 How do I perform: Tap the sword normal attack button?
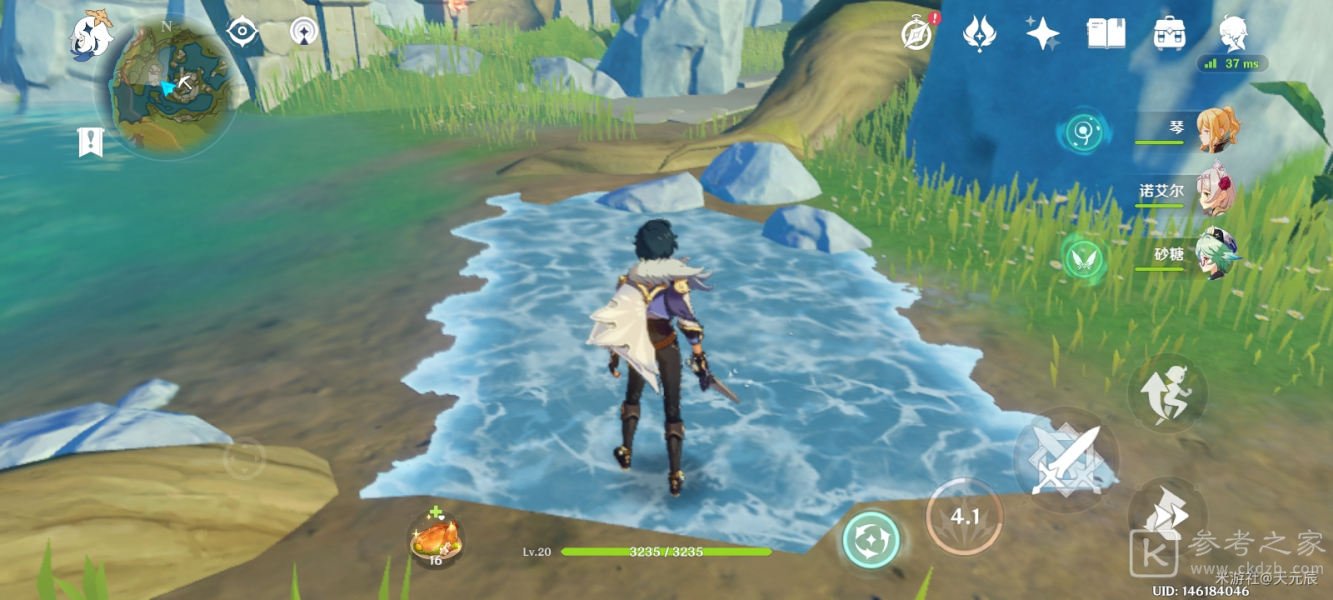[1064, 460]
